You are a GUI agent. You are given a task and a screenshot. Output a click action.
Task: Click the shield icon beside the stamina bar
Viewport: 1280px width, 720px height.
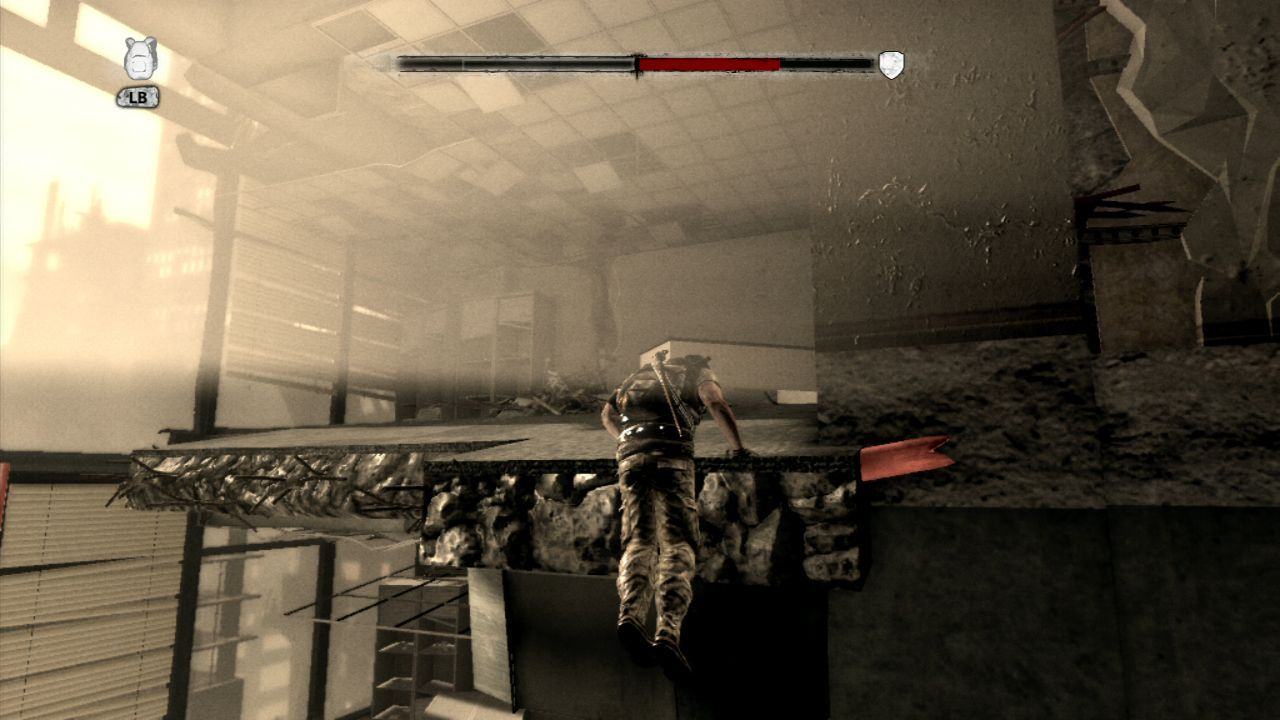point(891,65)
